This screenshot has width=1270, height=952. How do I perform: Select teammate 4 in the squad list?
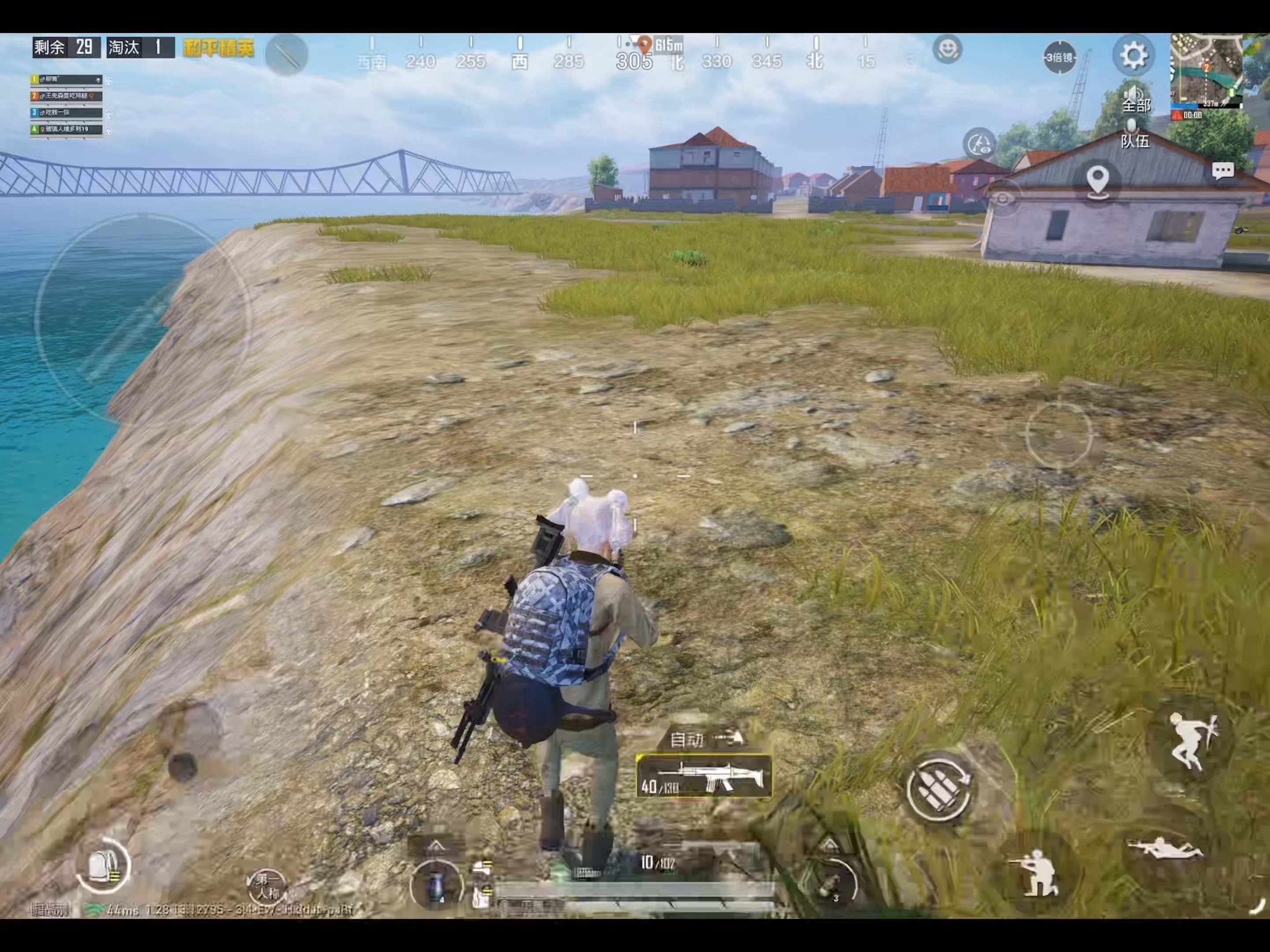pos(67,130)
